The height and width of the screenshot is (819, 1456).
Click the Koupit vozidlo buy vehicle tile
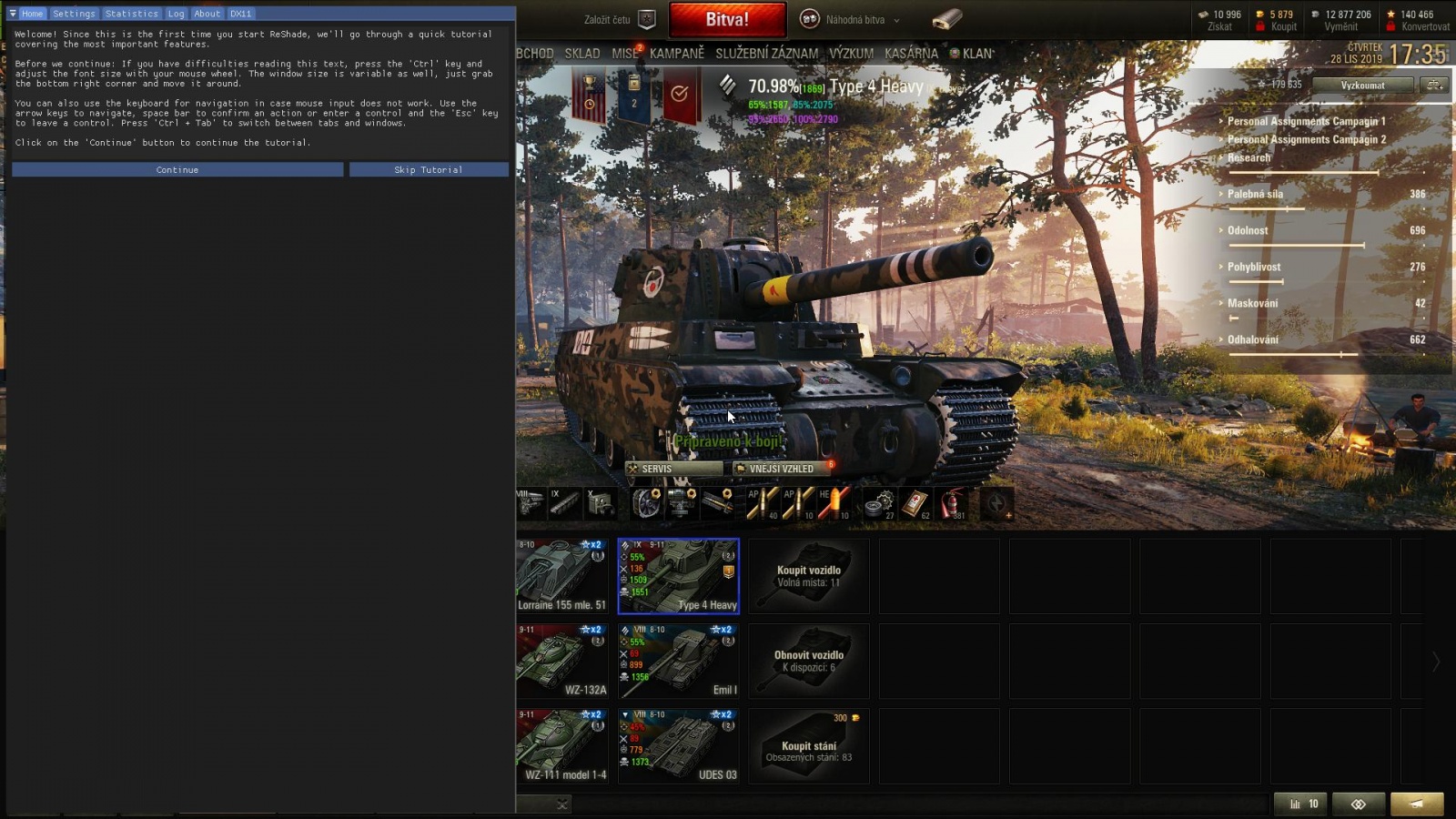coord(808,576)
